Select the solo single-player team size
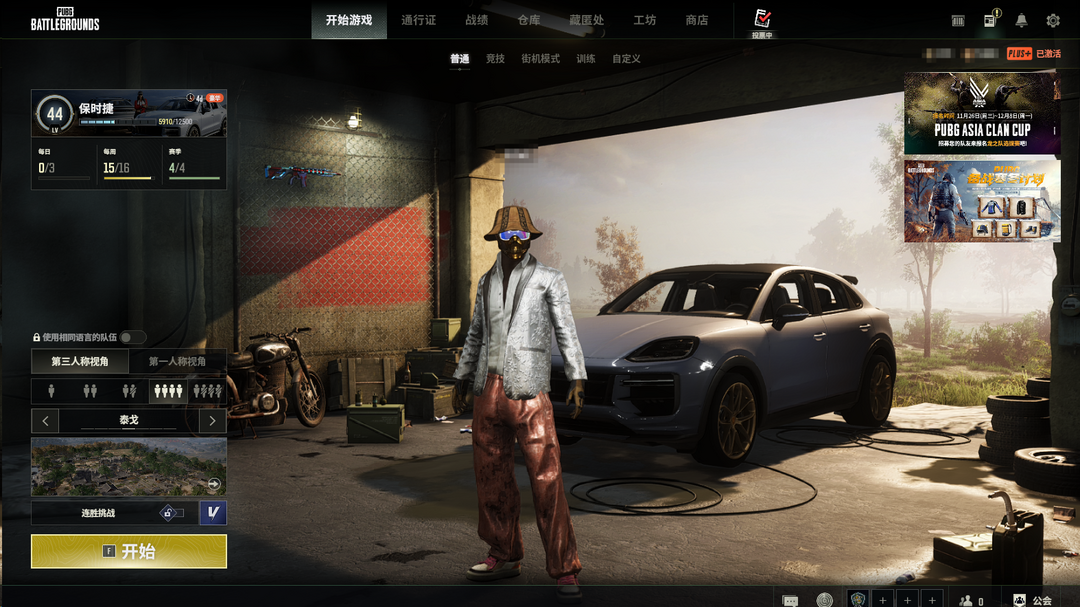1080x607 pixels. (50, 391)
